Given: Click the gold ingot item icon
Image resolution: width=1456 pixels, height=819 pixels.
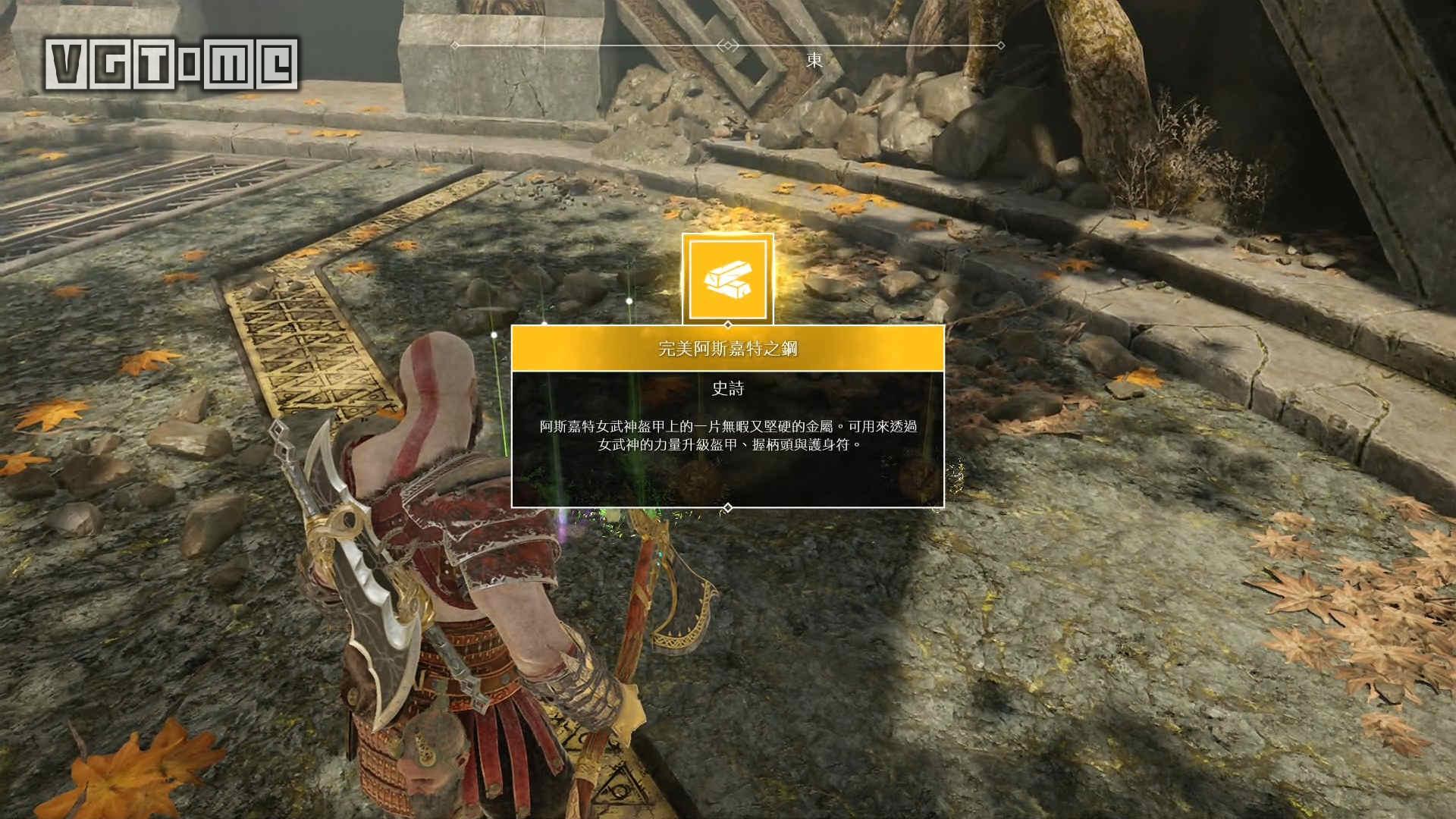Looking at the screenshot, I should (x=727, y=279).
